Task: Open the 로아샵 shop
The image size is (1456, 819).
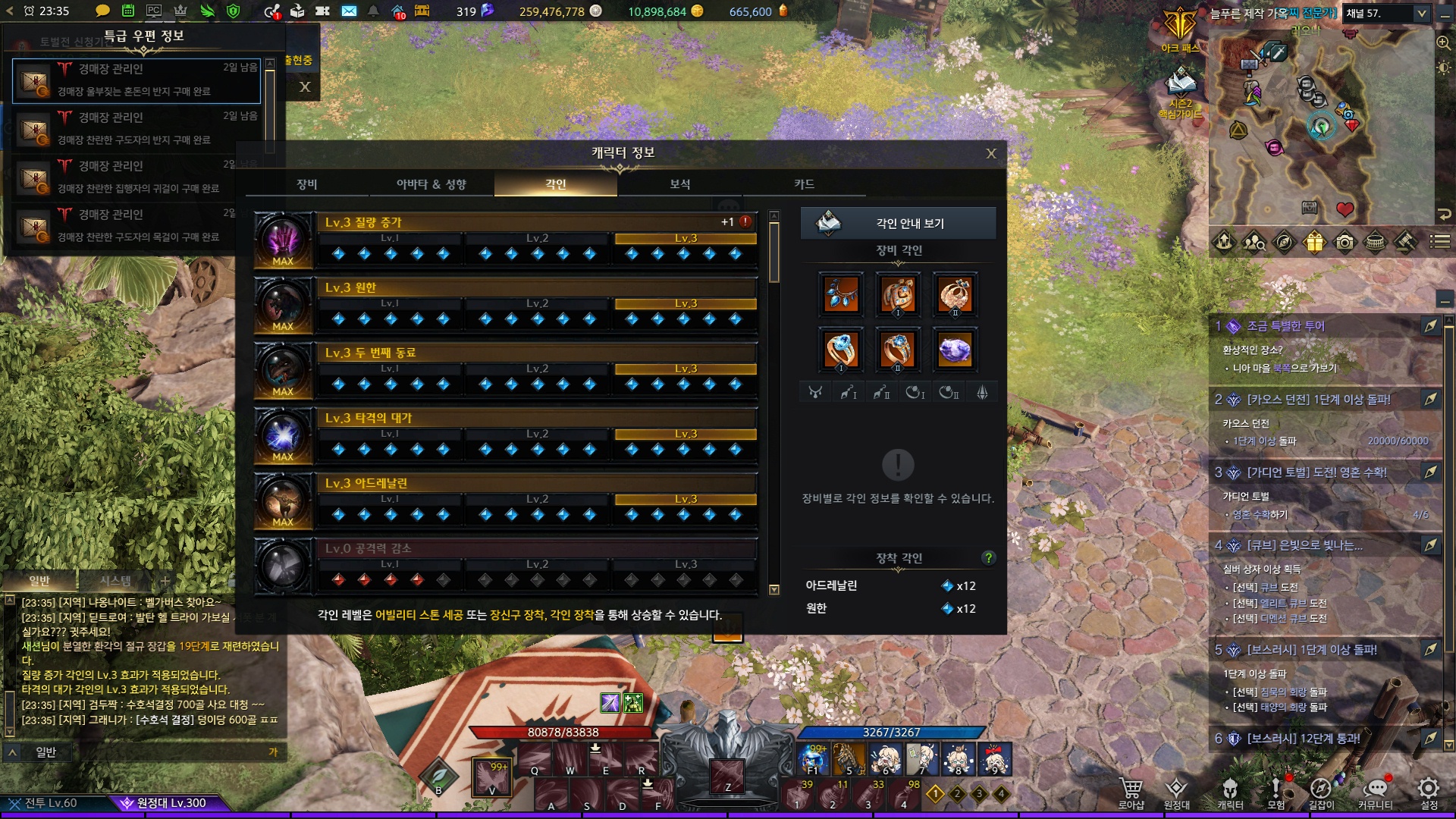Action: [1131, 792]
